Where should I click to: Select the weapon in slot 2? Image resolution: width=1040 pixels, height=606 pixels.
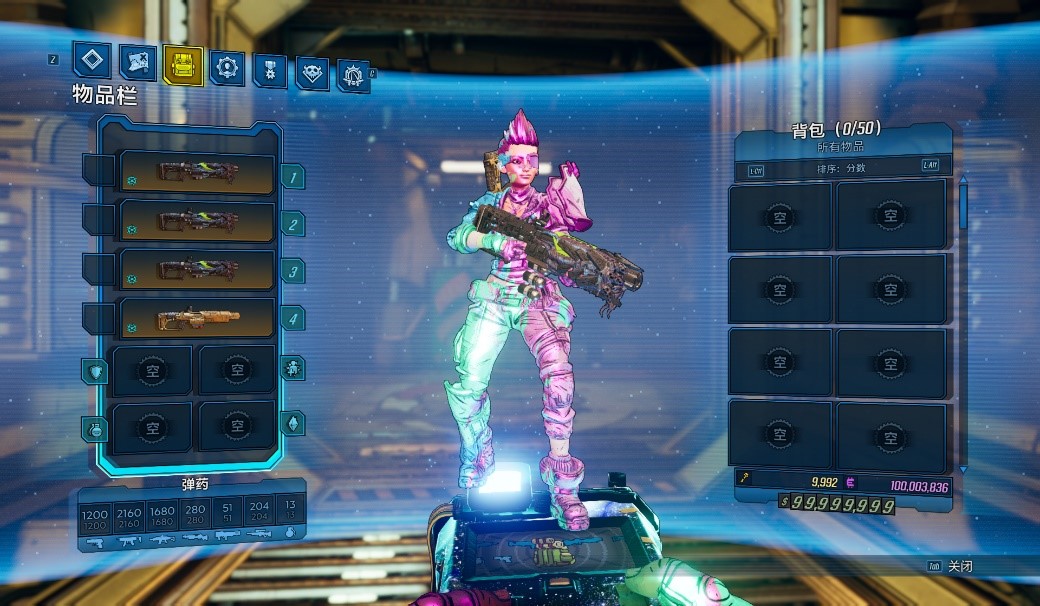197,221
